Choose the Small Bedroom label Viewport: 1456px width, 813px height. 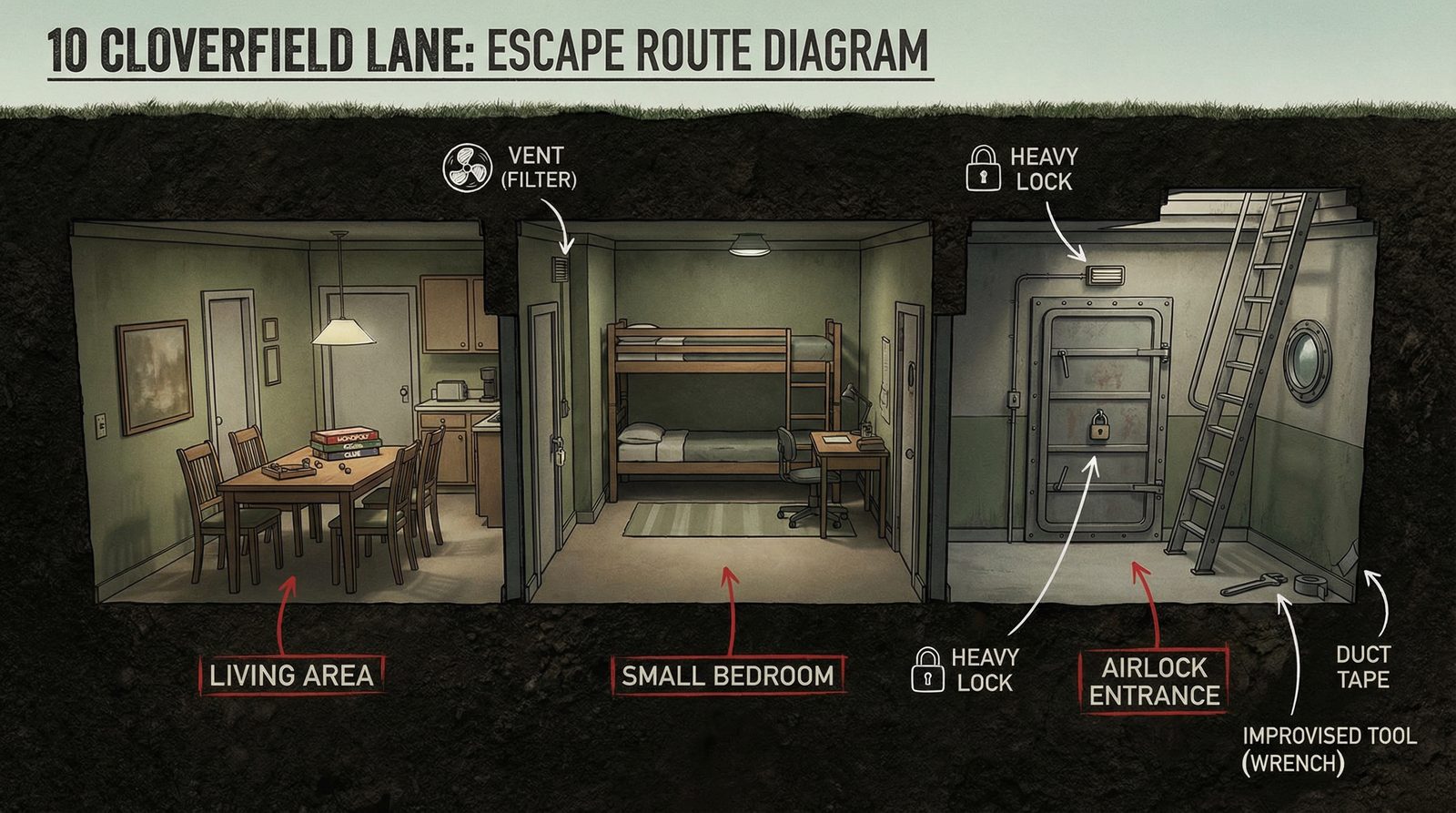[x=727, y=676]
